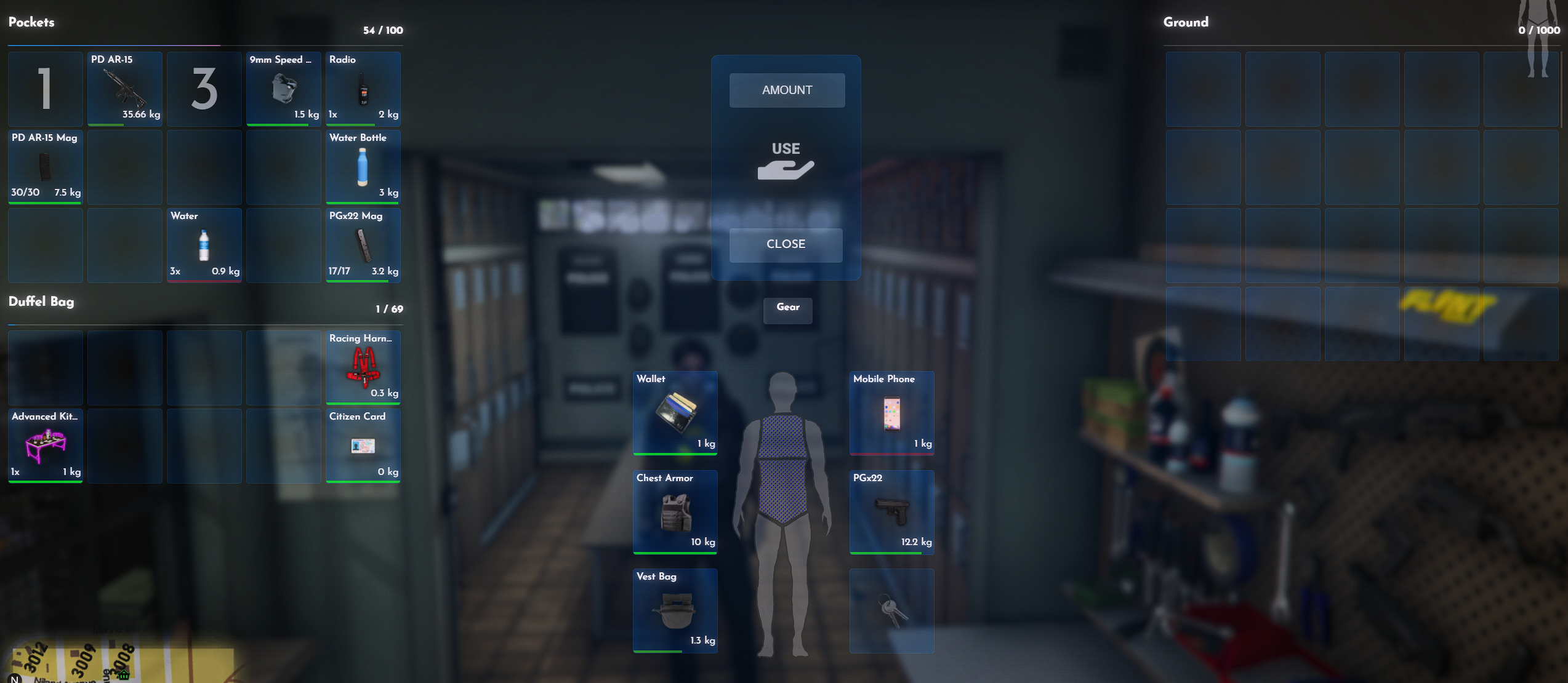Image resolution: width=1568 pixels, height=683 pixels.
Task: Close the inventory with CLOSE button
Action: [786, 244]
